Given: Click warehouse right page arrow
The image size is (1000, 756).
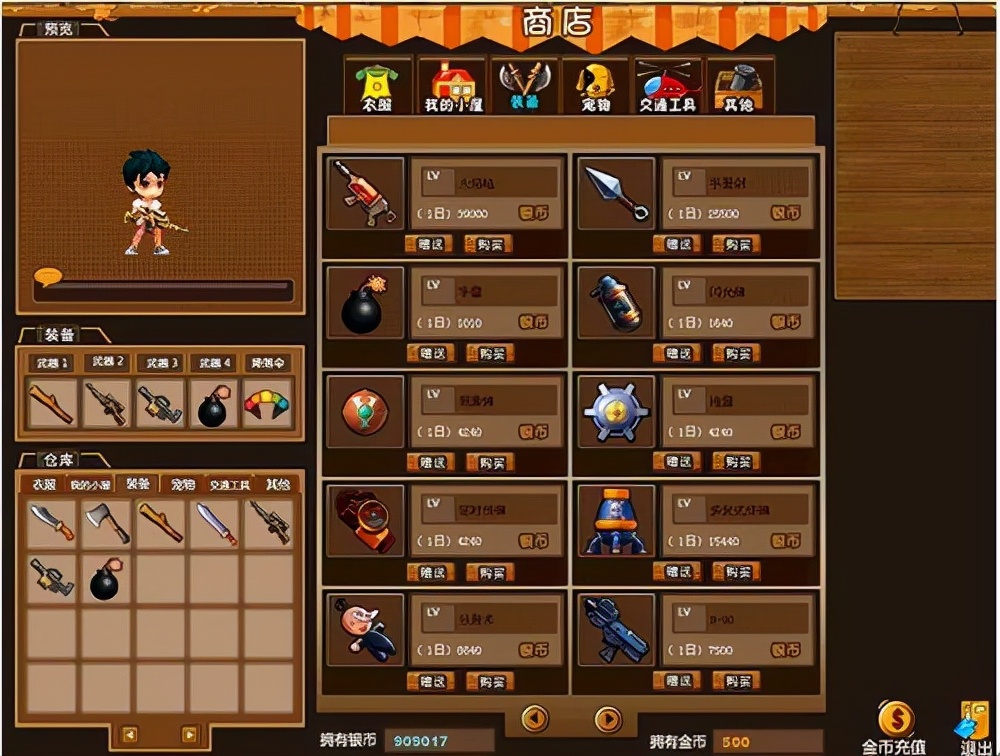Looking at the screenshot, I should click(189, 735).
